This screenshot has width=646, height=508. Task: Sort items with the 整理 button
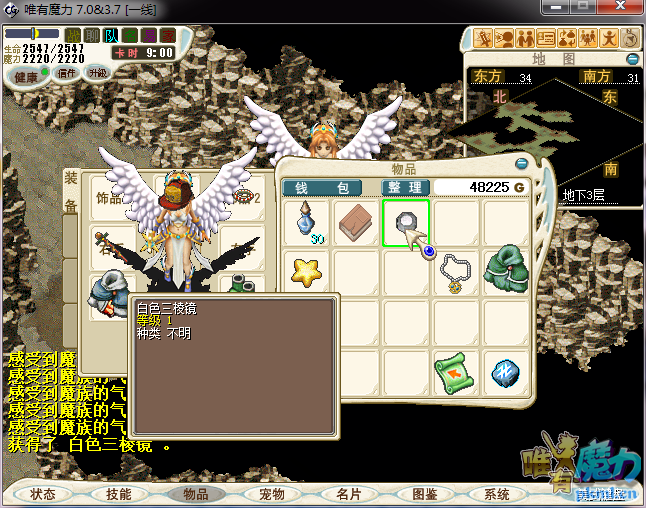407,187
